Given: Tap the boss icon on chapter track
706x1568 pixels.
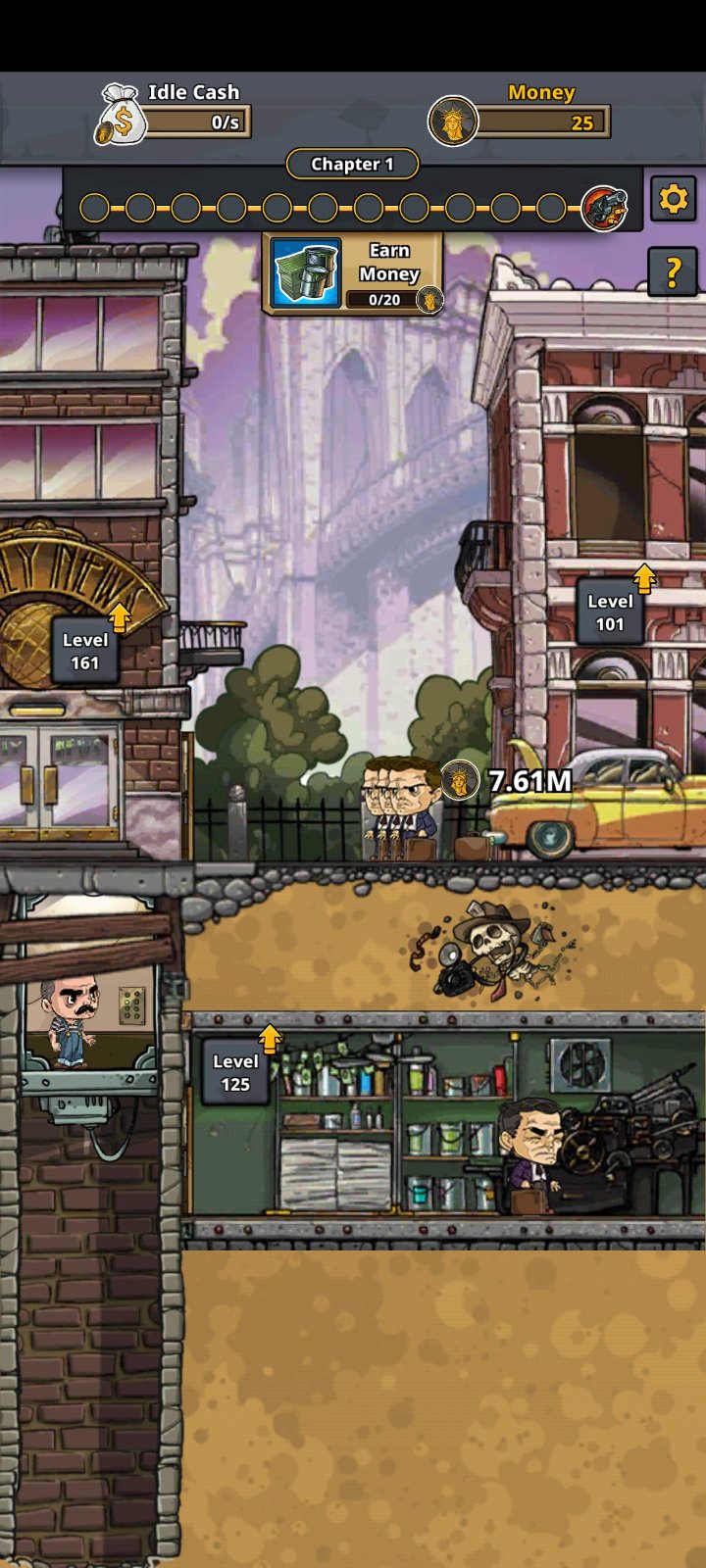Looking at the screenshot, I should coord(604,208).
